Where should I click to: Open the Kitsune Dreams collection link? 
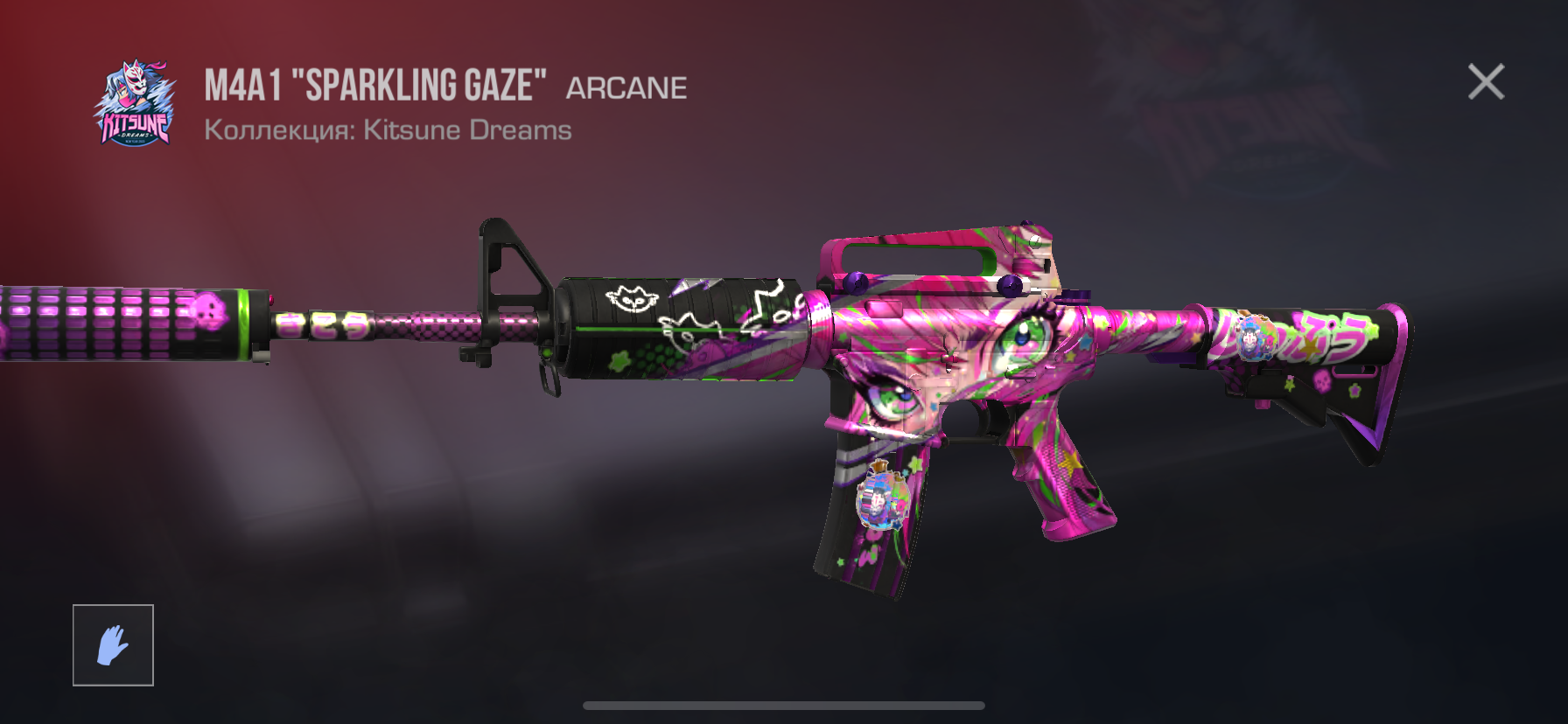[x=466, y=130]
